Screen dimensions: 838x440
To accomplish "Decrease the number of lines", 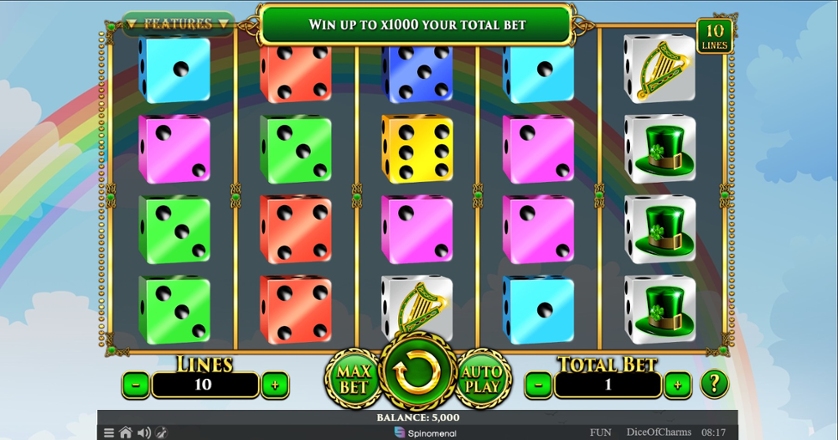I will [136, 383].
